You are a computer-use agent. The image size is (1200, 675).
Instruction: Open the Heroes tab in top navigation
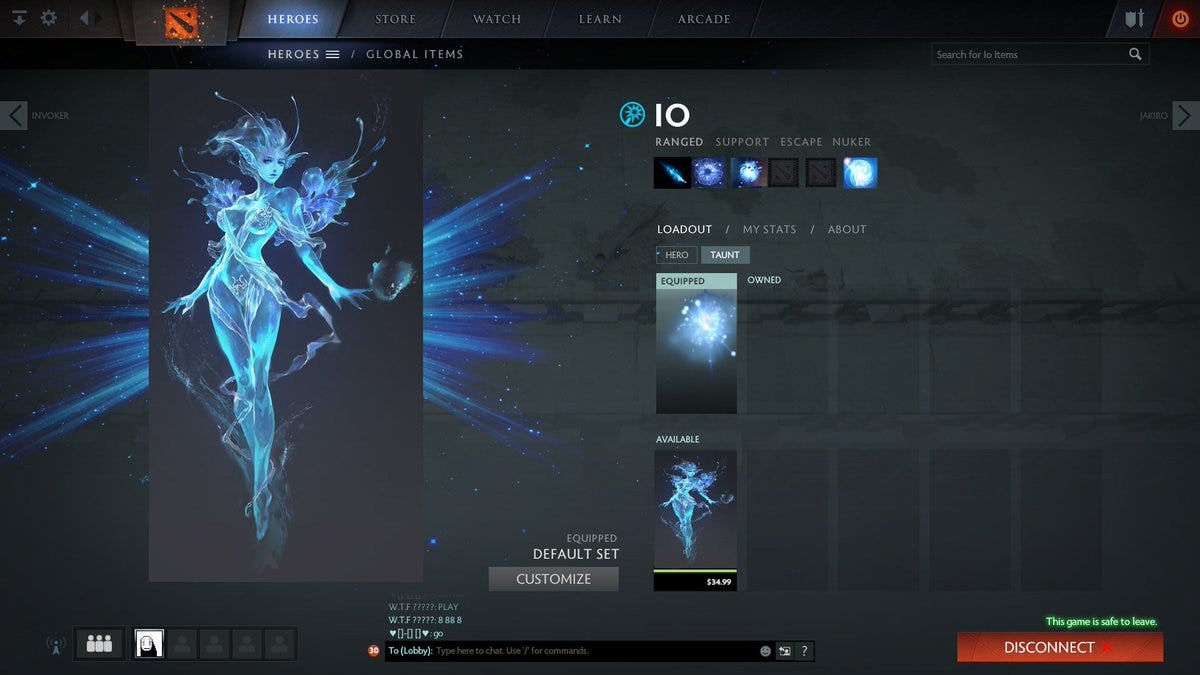click(x=293, y=19)
